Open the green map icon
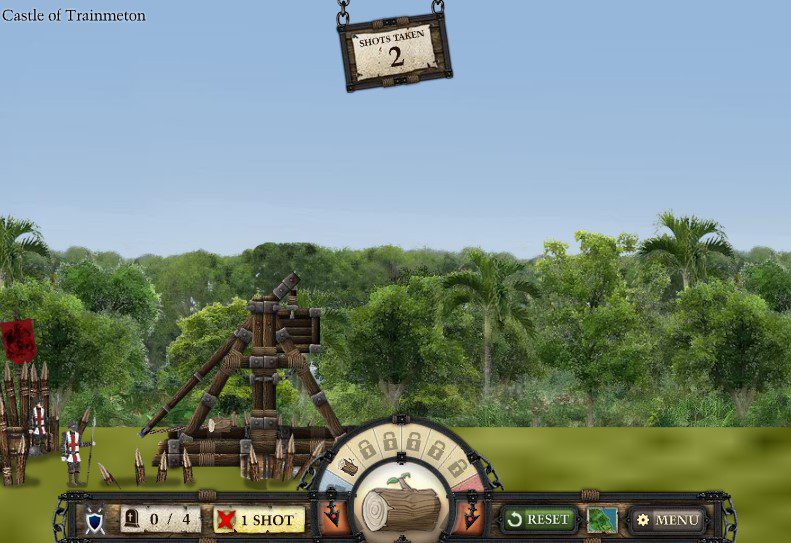791x543 pixels. pyautogui.click(x=602, y=520)
